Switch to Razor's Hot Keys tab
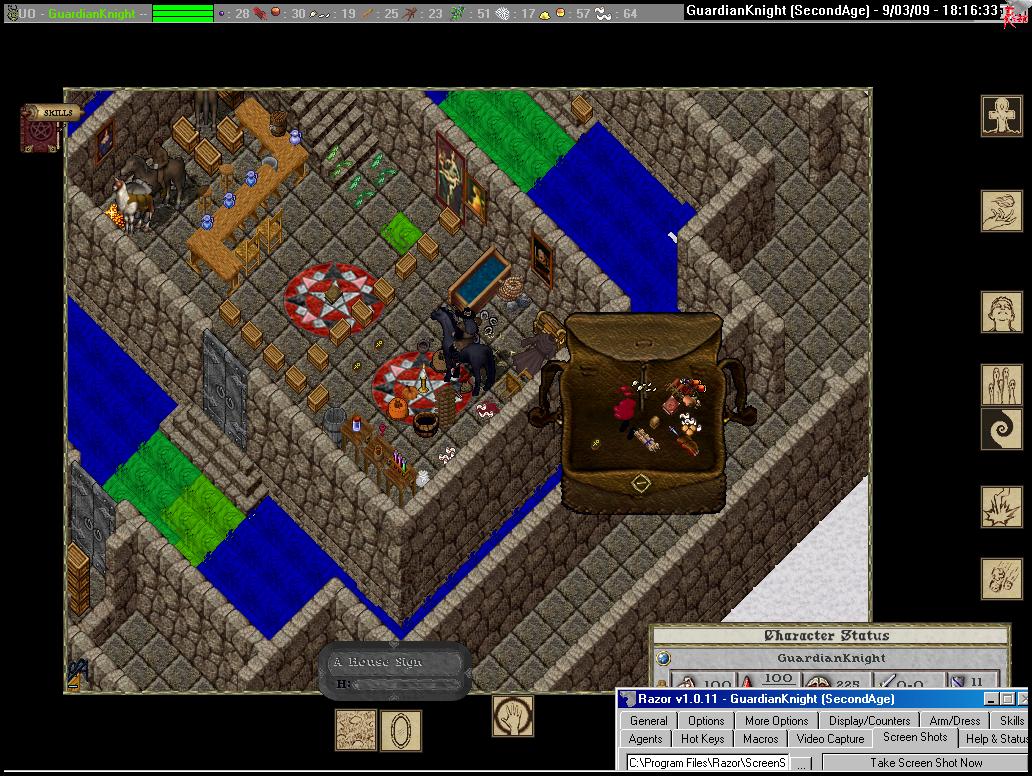This screenshot has width=1032, height=776. pos(702,738)
